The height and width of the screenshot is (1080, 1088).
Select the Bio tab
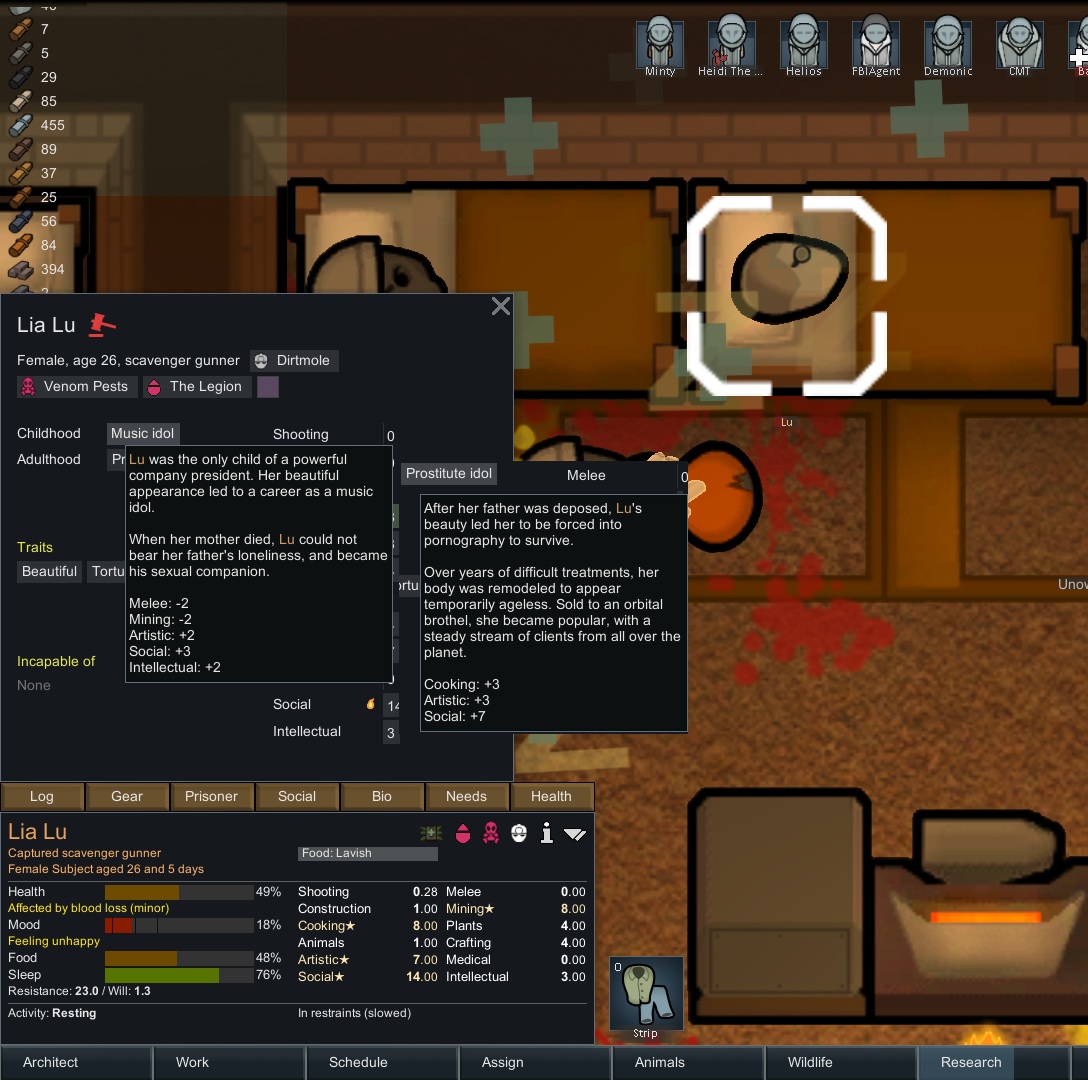tap(382, 796)
